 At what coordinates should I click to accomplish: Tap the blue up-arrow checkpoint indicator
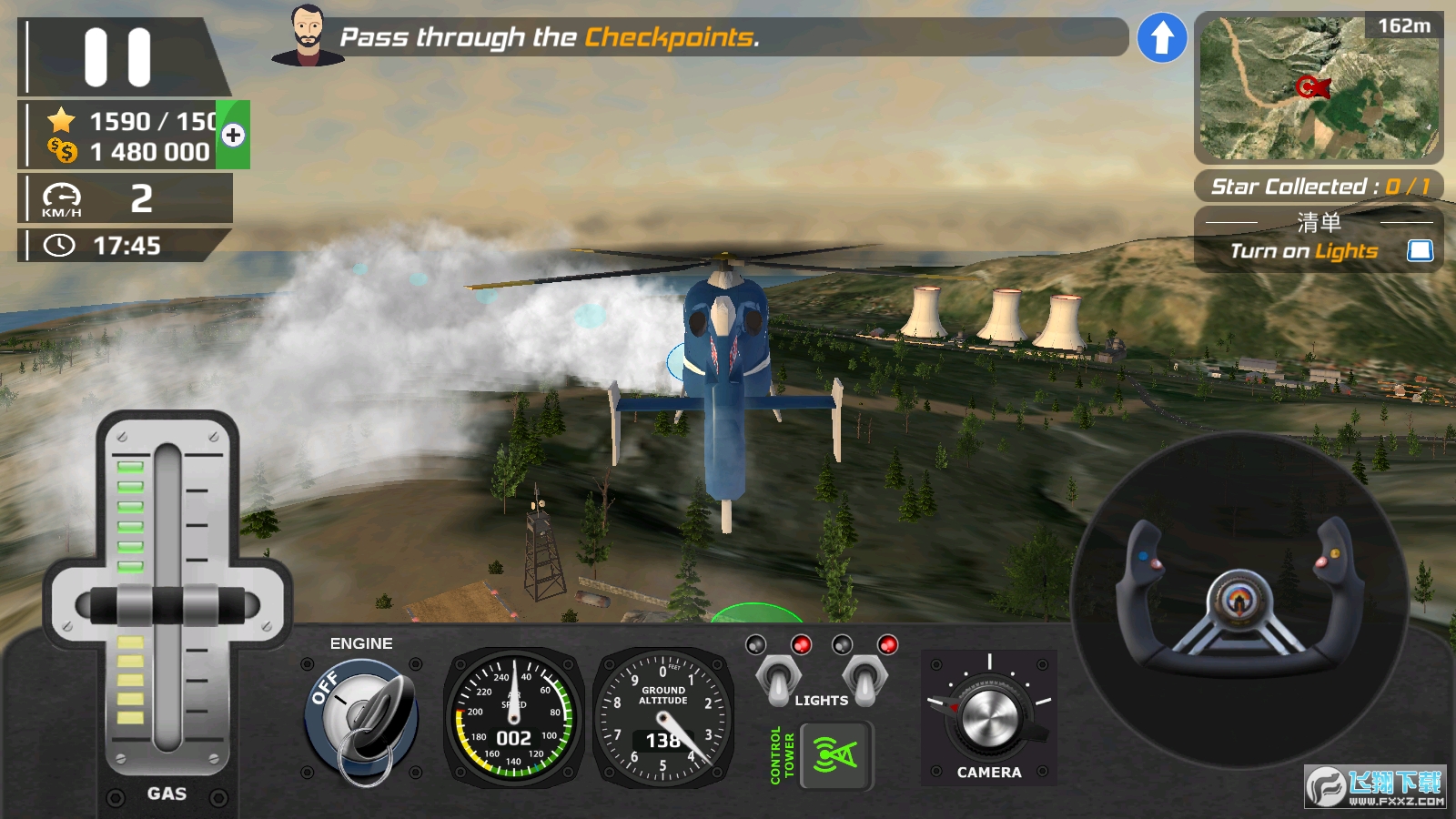(1162, 38)
